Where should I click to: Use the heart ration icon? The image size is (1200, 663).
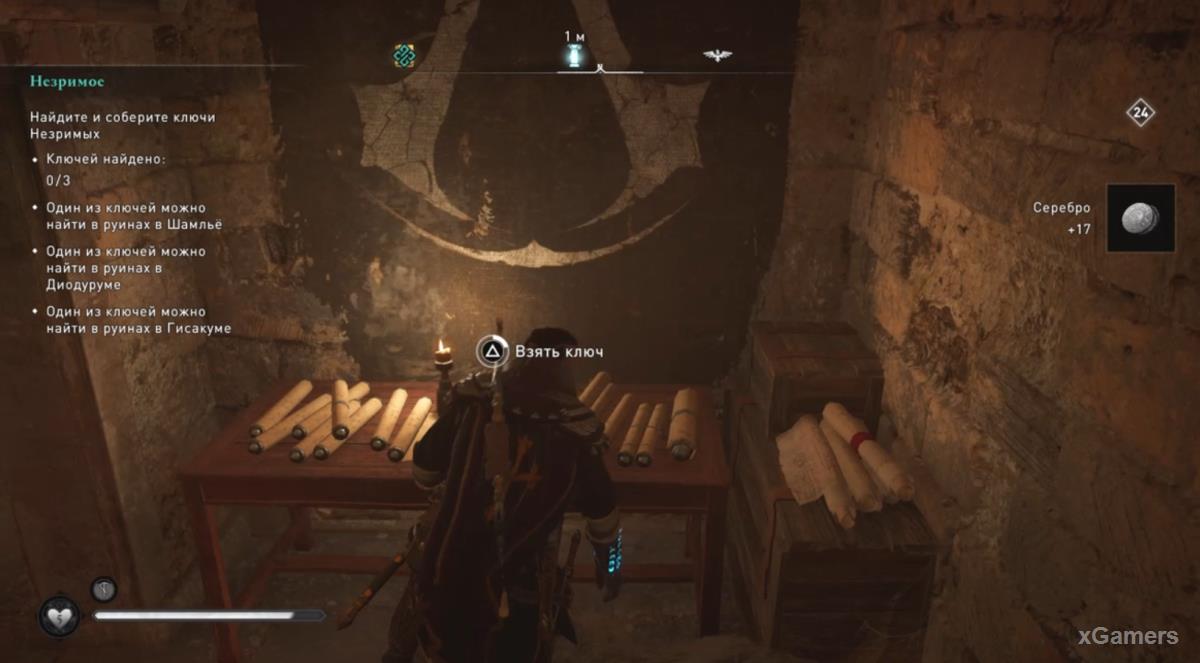[59, 616]
